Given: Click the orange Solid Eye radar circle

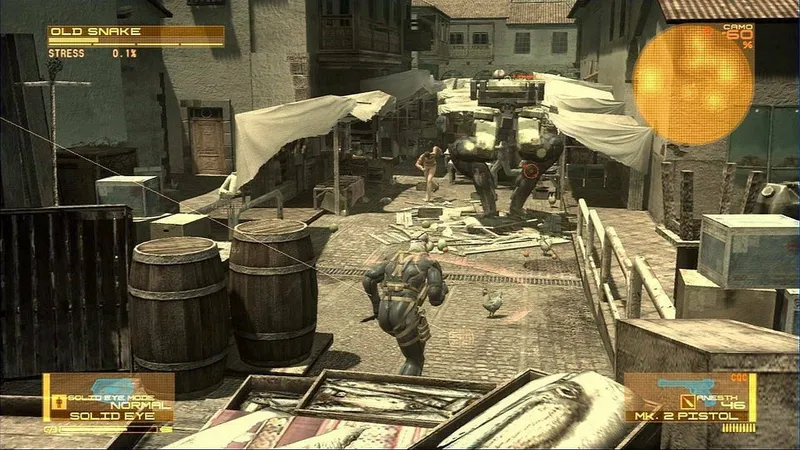Looking at the screenshot, I should coord(693,85).
